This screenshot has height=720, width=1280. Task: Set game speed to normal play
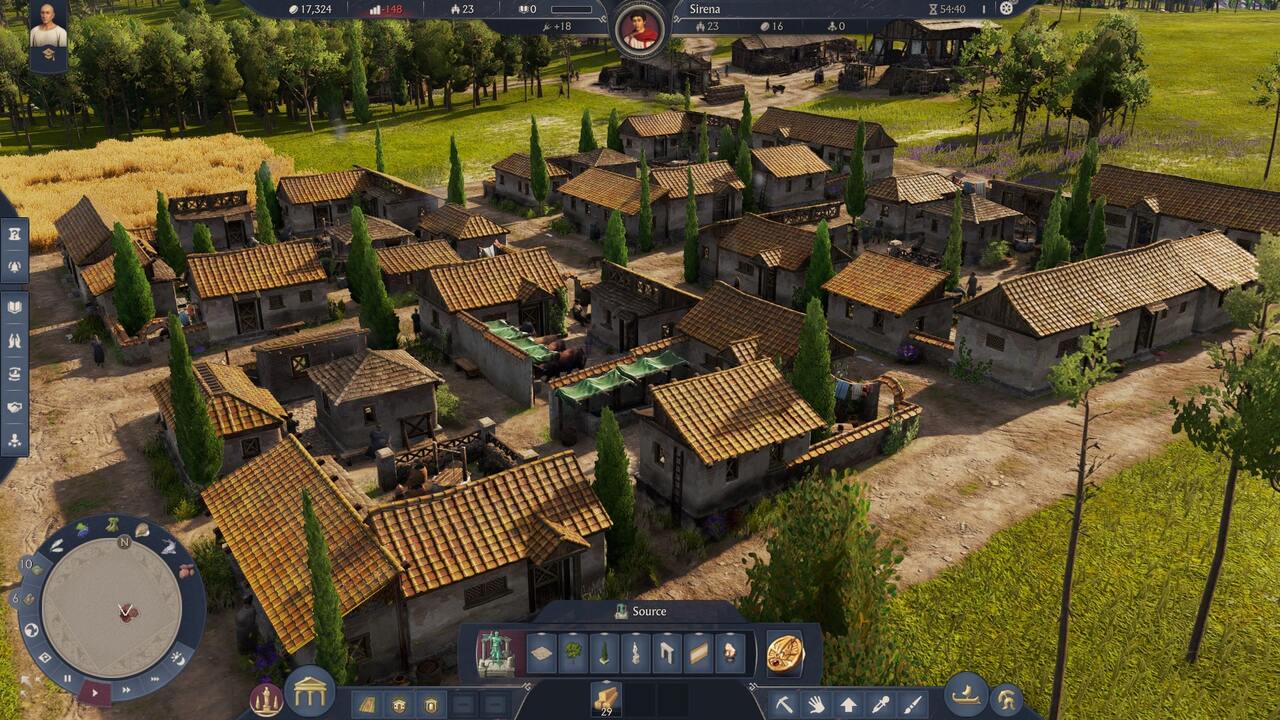[x=95, y=691]
